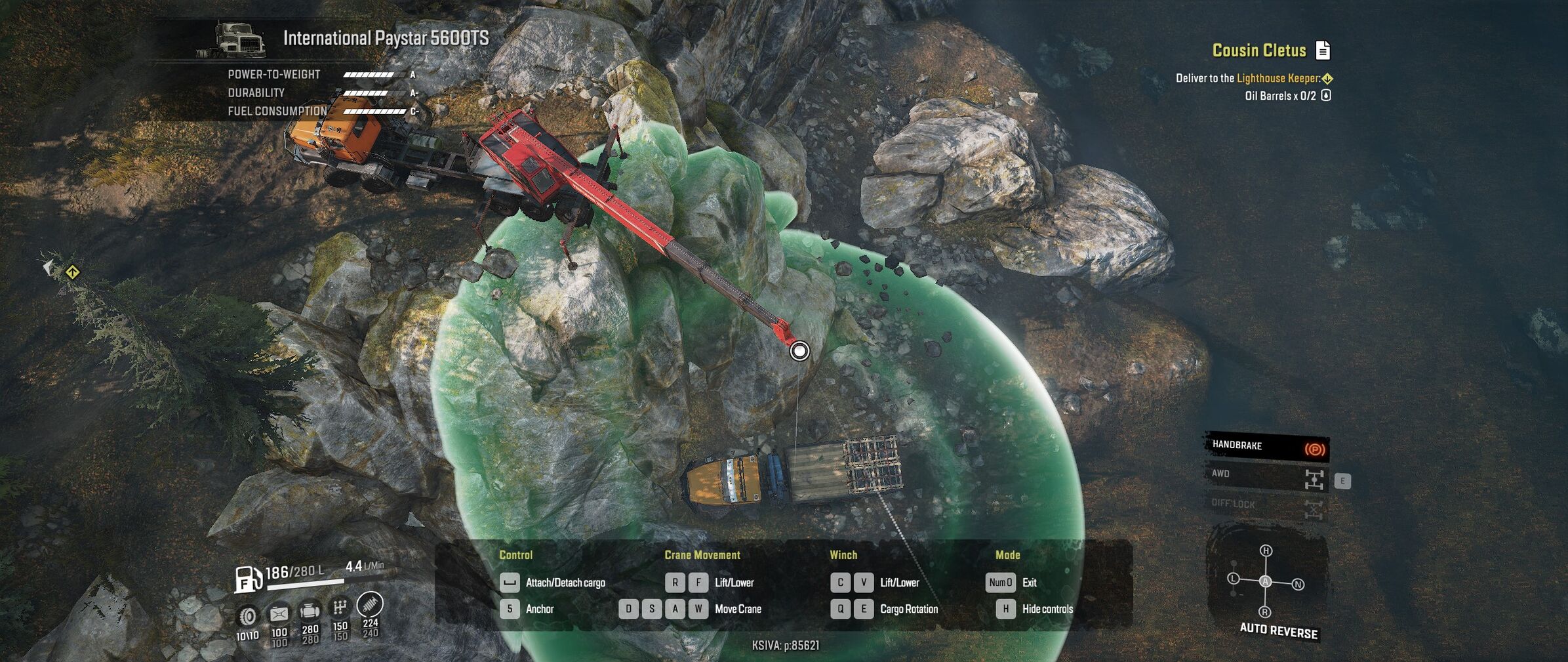Click the International Paystar 5600TS truck thumbnail

[x=240, y=41]
